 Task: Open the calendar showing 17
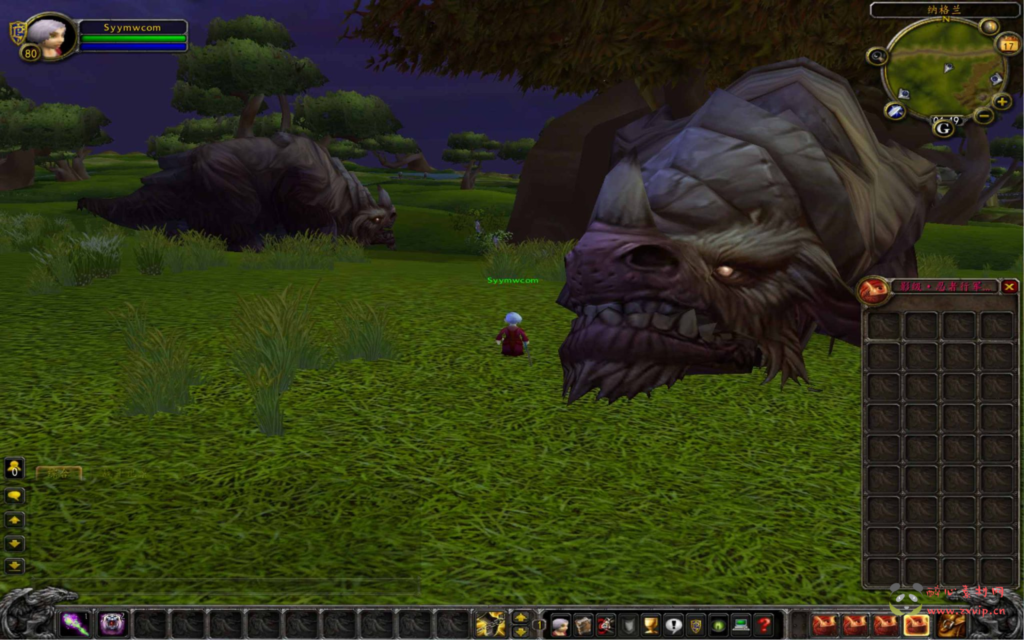pyautogui.click(x=1008, y=44)
